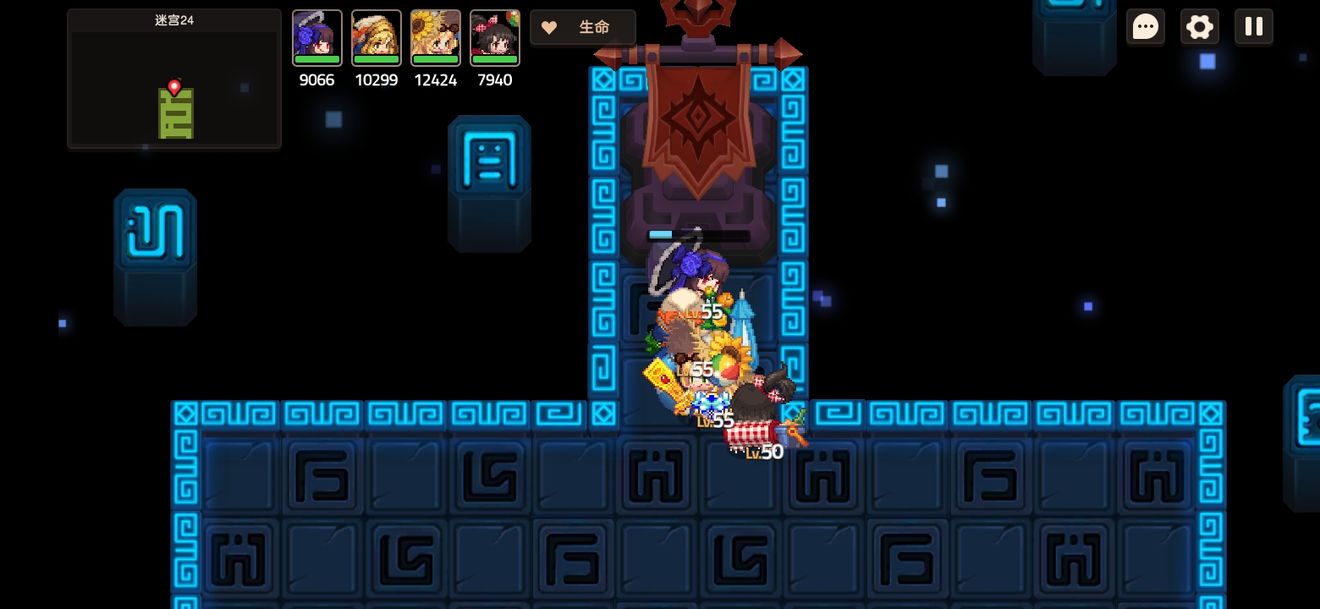The height and width of the screenshot is (609, 1320).
Task: Choose the blonde hero with orange hat
Action: 376,38
